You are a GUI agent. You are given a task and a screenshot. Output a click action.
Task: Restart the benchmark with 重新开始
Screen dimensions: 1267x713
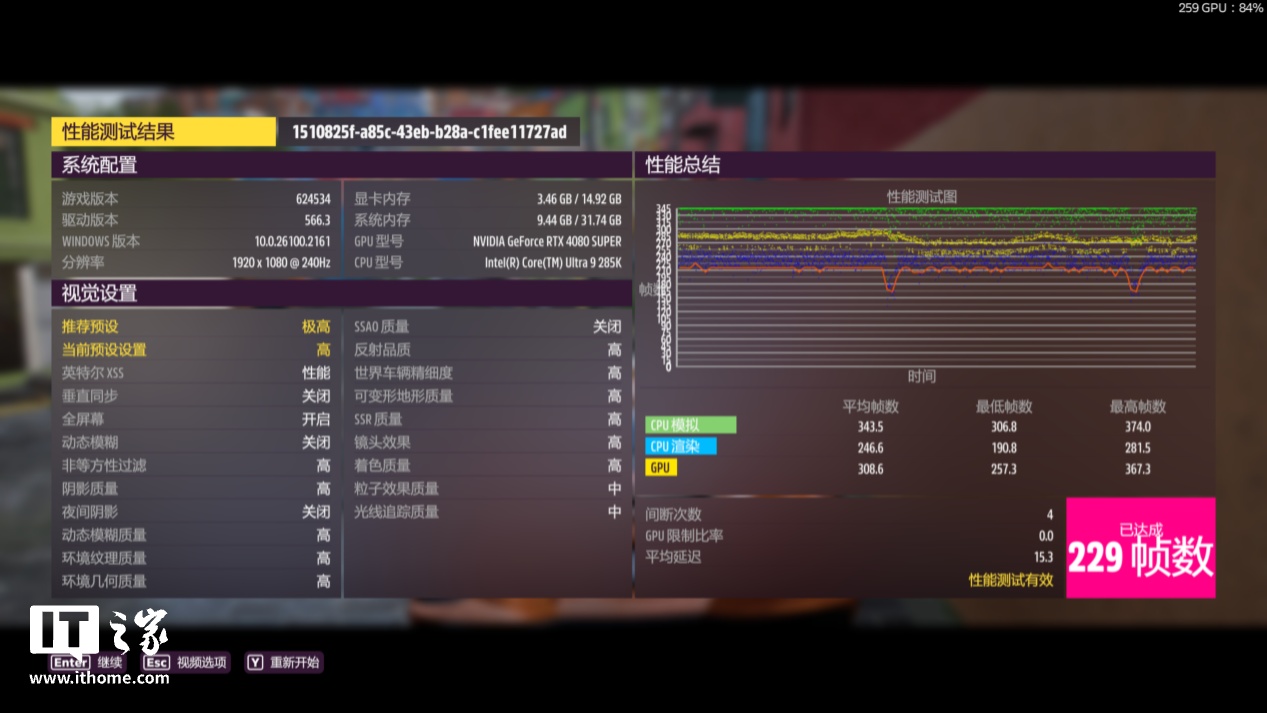pyautogui.click(x=283, y=662)
